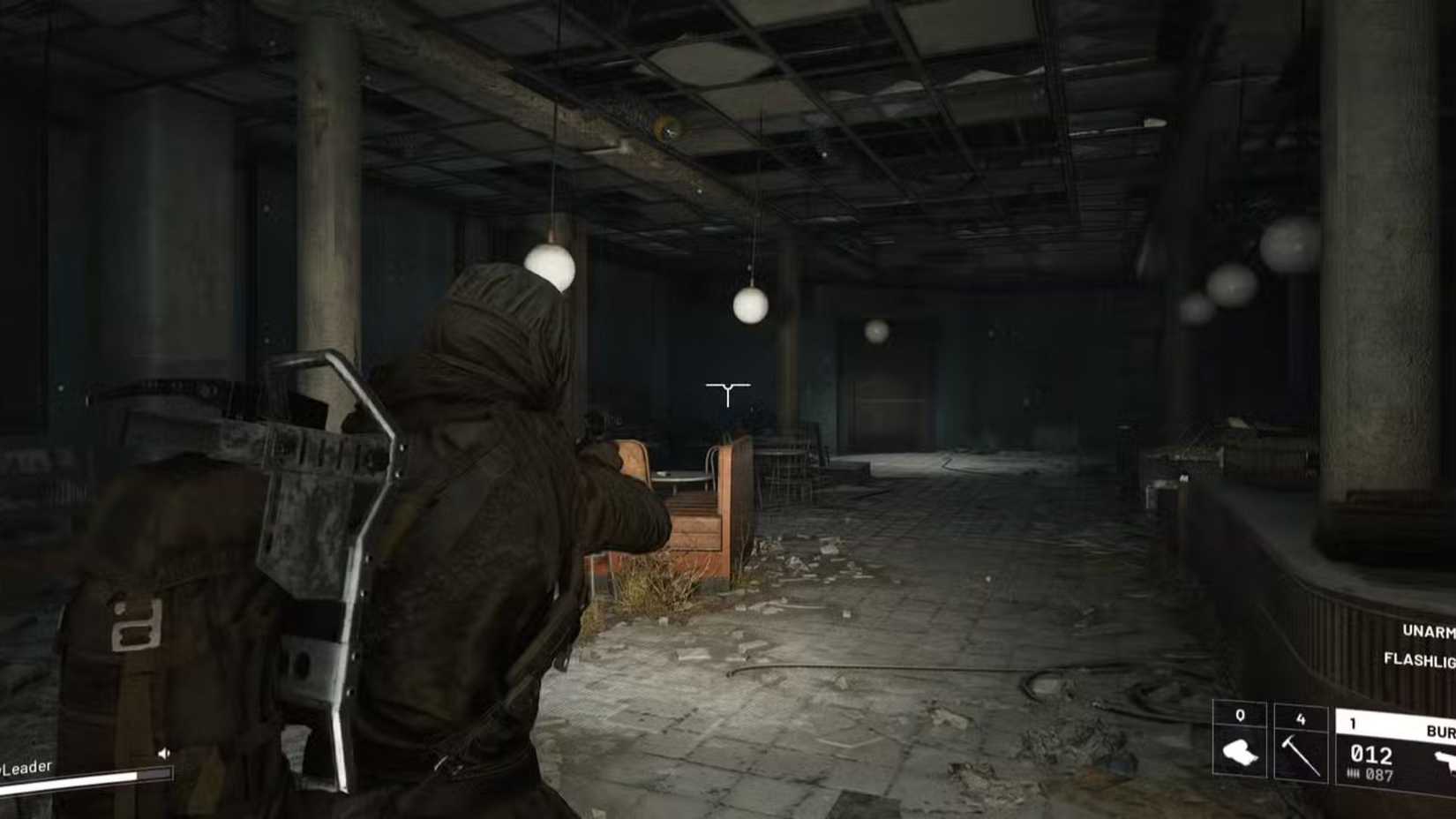Click the speaker icon above Leader's health bar
Viewport: 1456px width, 819px height.
click(x=163, y=753)
